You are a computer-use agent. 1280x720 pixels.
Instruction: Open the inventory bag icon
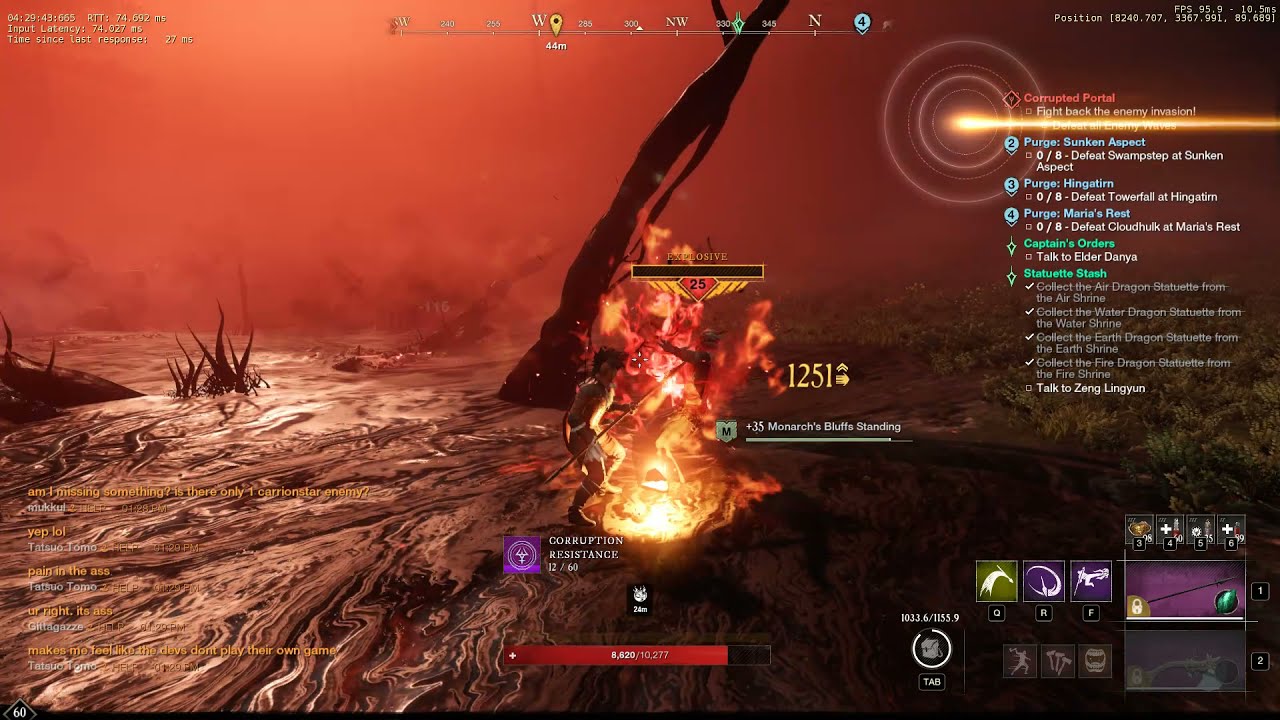tap(931, 650)
